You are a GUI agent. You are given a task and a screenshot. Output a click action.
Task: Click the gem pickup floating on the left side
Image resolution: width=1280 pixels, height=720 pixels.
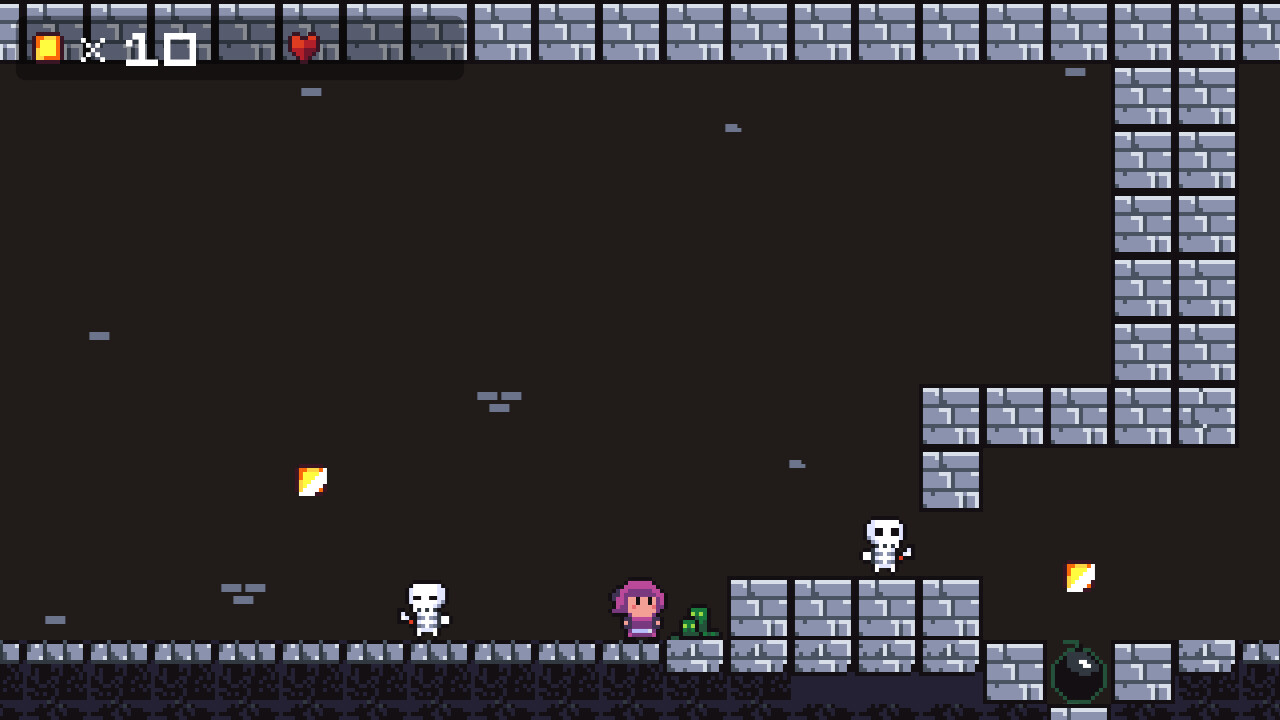pyautogui.click(x=313, y=480)
